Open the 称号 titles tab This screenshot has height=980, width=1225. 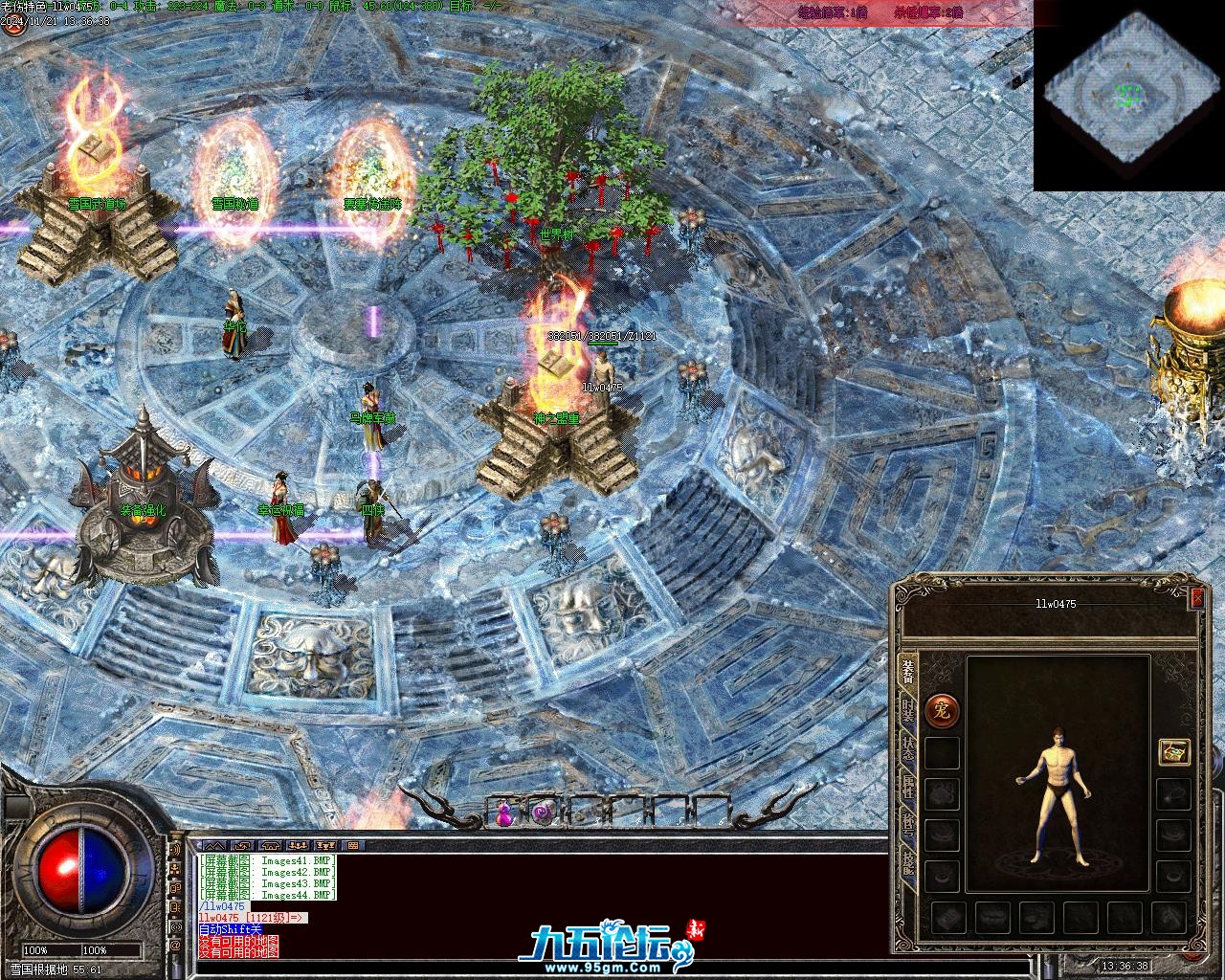point(907,825)
